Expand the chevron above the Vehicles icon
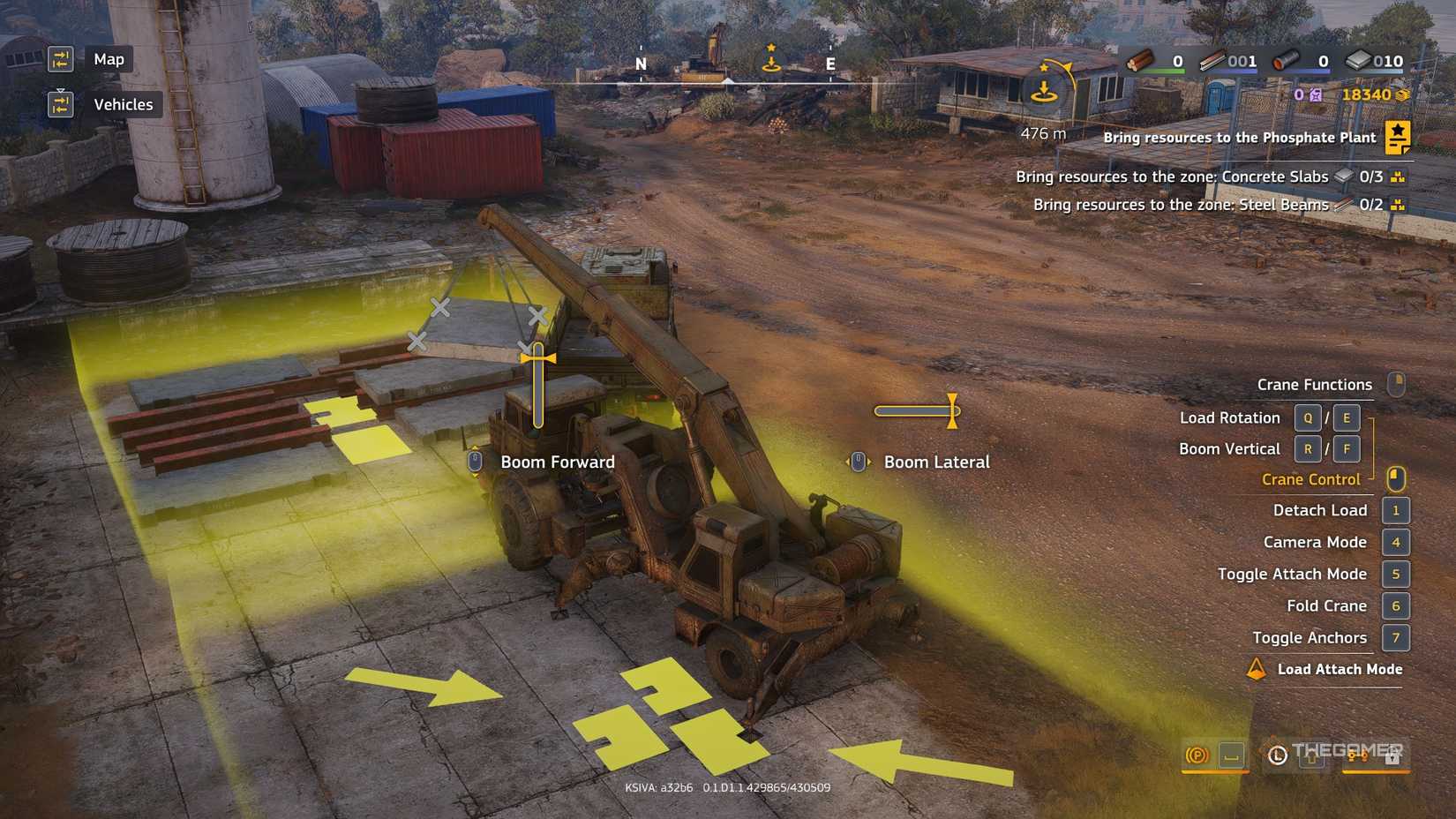Screen dimensions: 1456x819 (61, 91)
